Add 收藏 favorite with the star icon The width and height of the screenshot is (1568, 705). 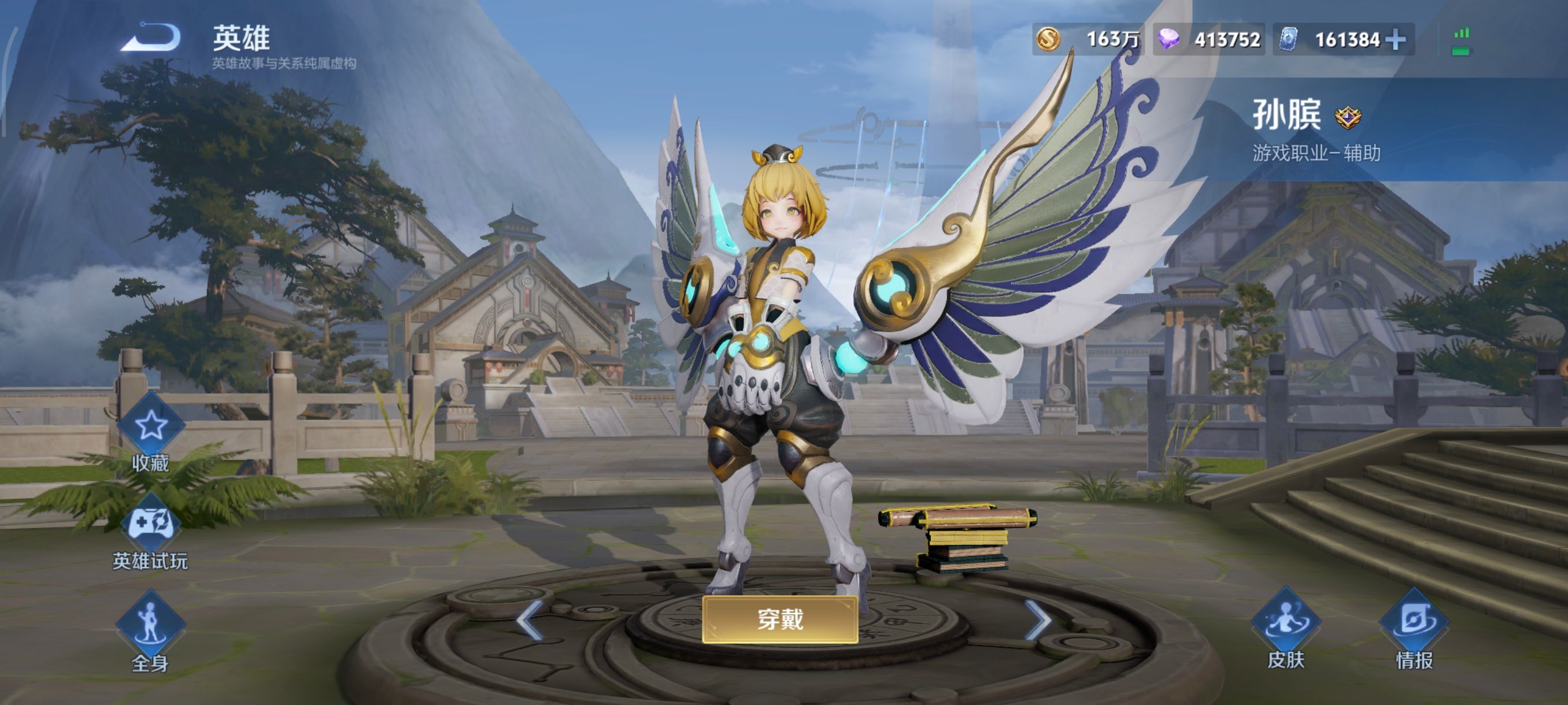point(150,425)
